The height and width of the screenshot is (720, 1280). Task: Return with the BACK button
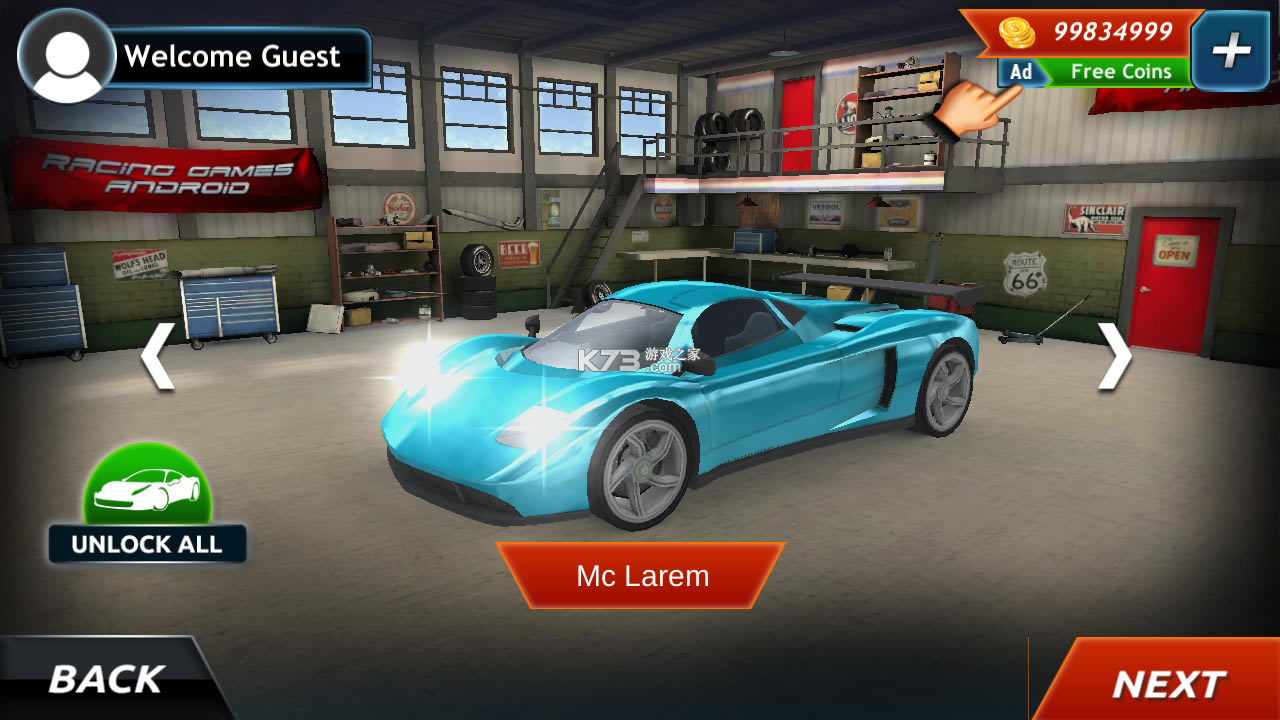[x=106, y=680]
